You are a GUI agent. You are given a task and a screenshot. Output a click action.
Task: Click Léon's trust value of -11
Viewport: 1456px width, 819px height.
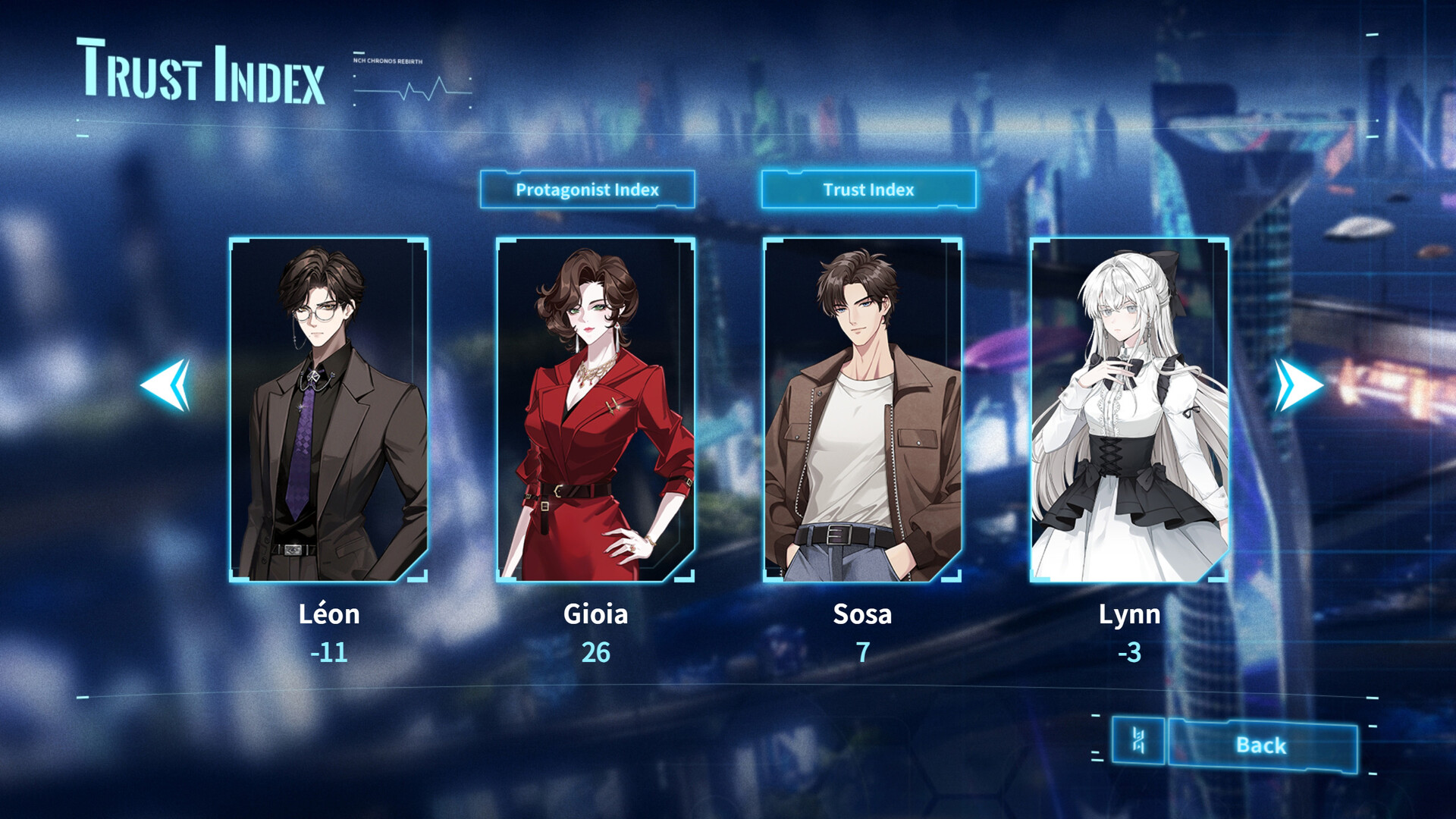(x=329, y=652)
